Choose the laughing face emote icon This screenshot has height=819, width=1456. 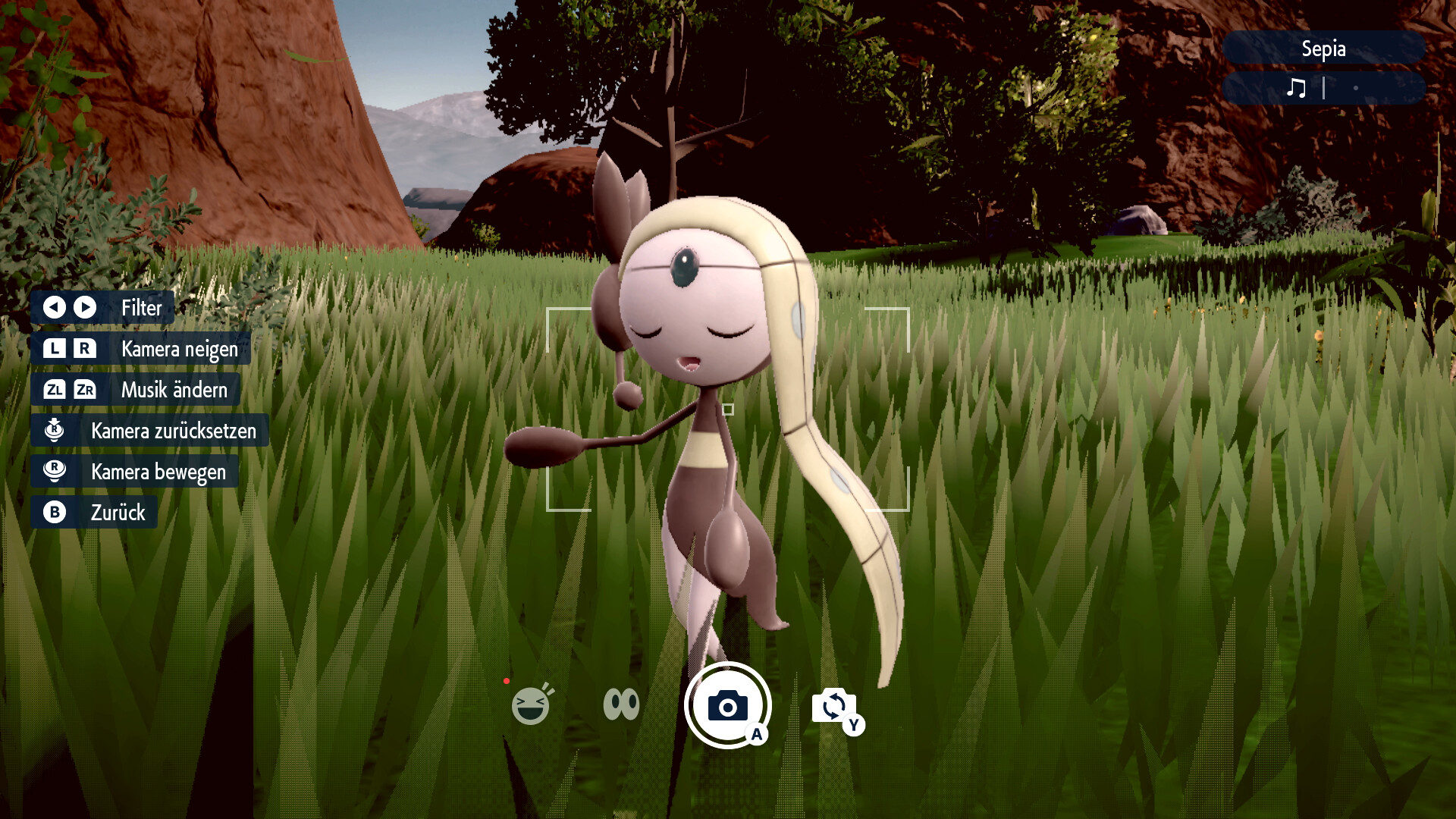[530, 706]
